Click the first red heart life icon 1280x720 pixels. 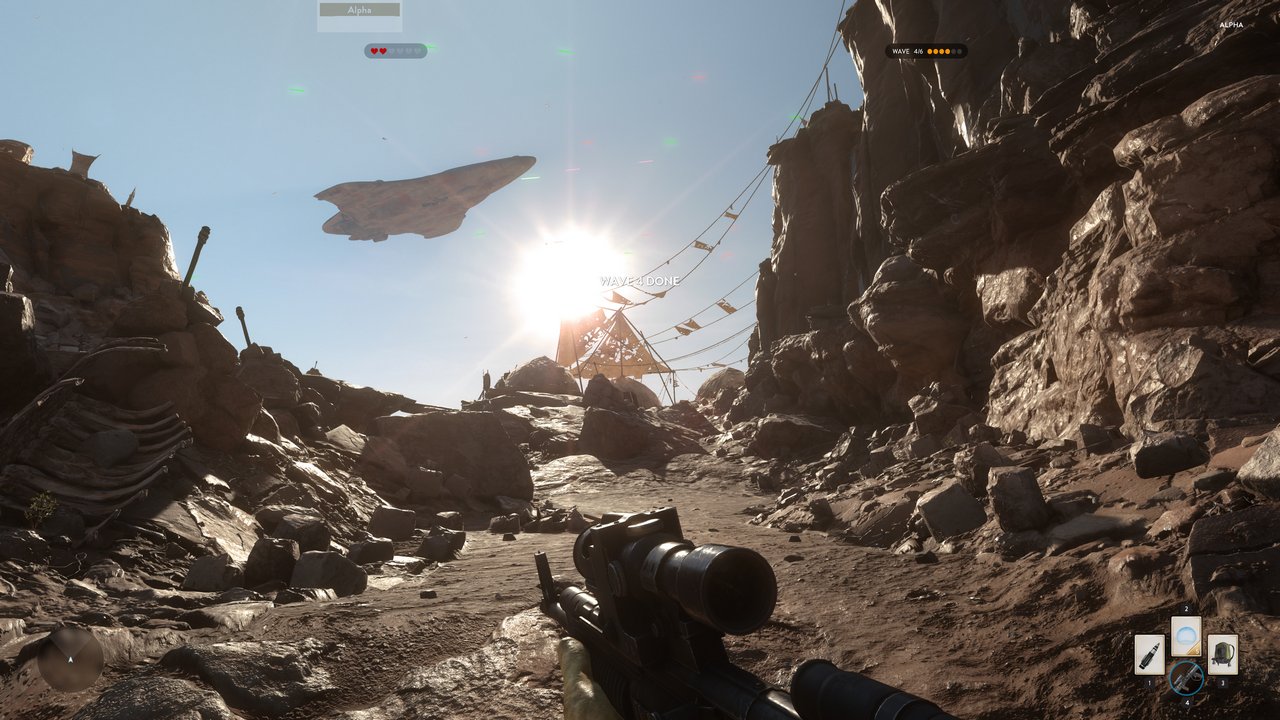click(x=374, y=51)
